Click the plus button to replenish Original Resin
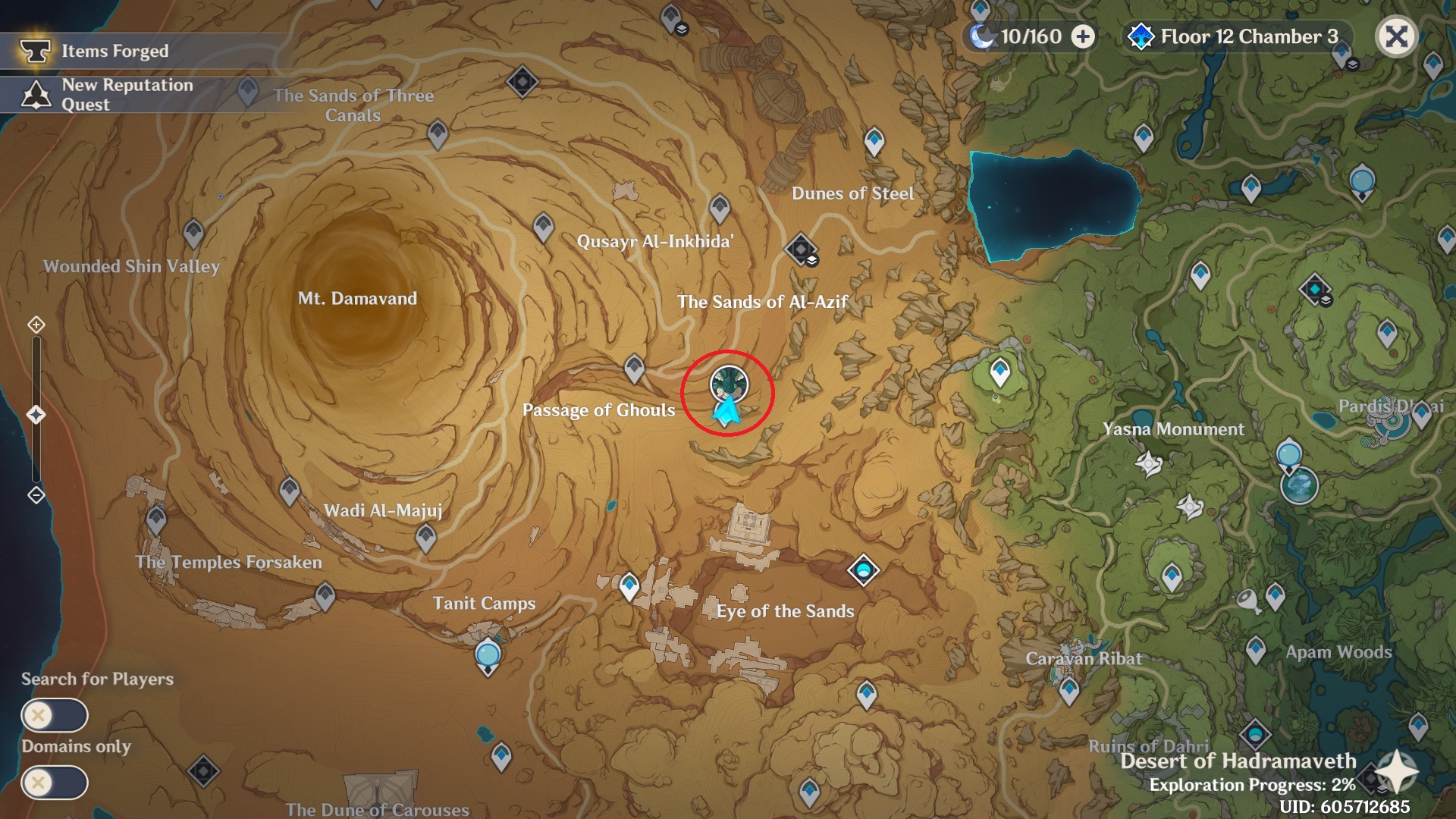 [1083, 36]
